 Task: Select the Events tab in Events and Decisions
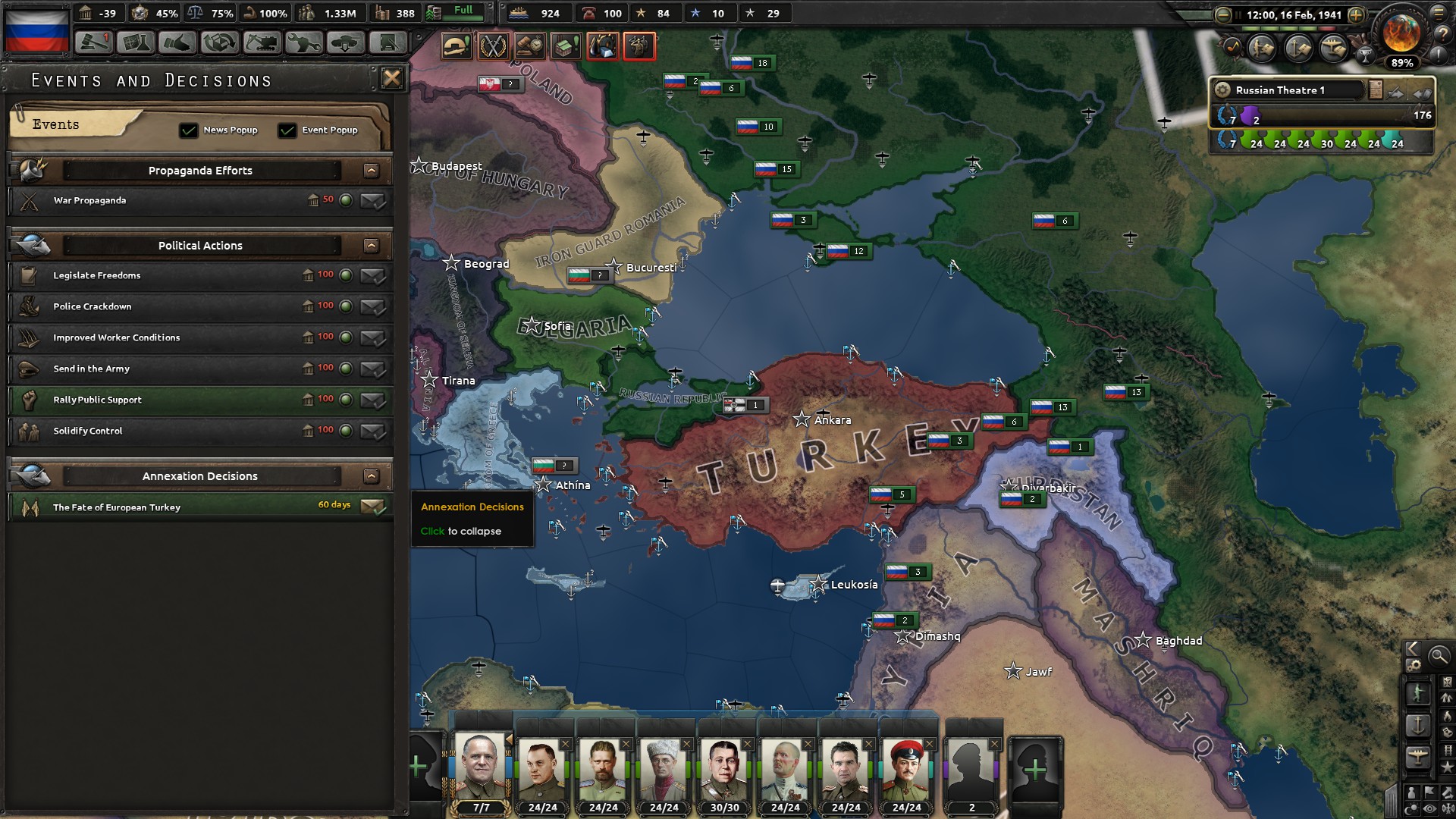click(56, 124)
